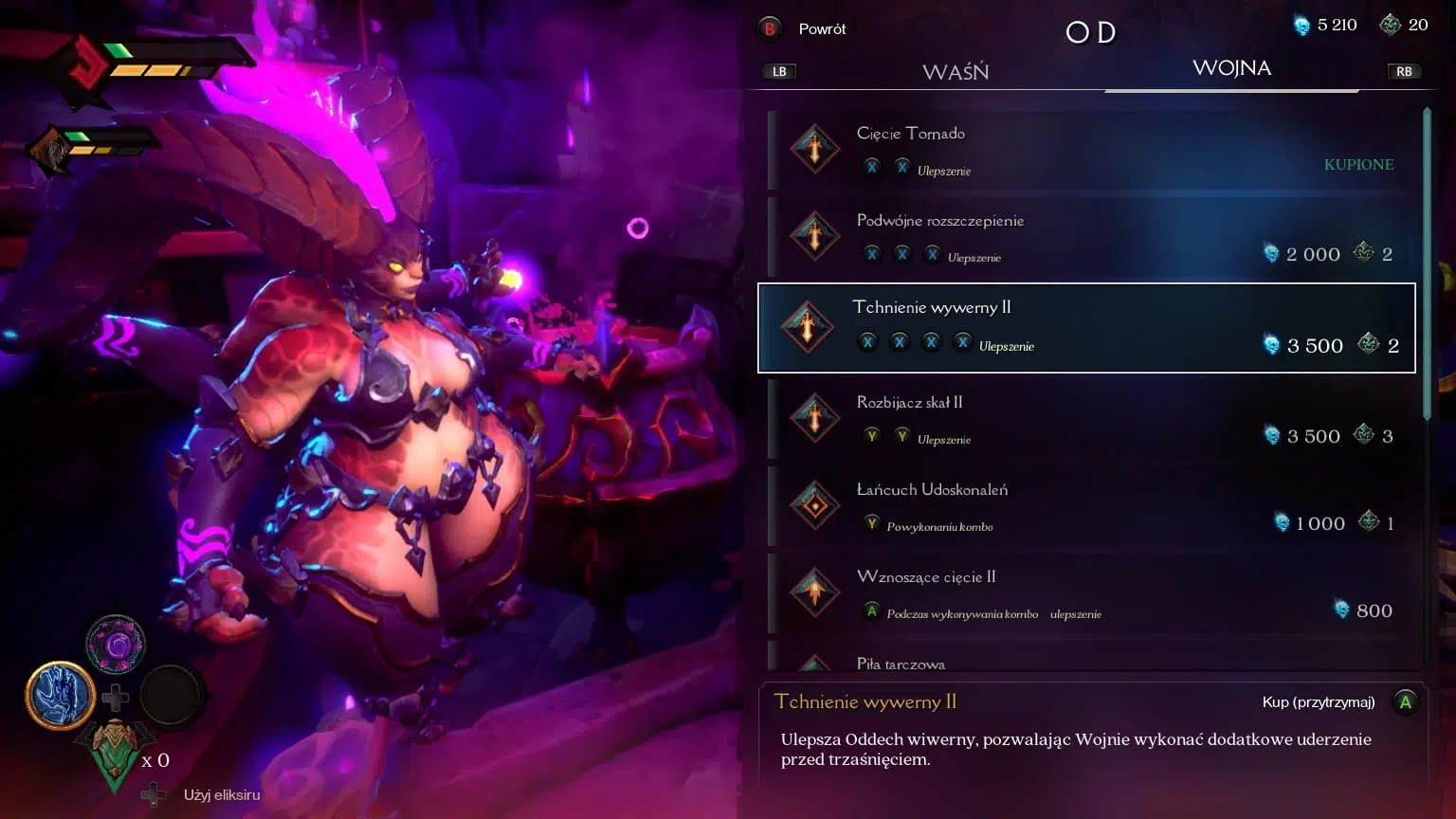Select the WOJNA tab

click(x=1231, y=68)
